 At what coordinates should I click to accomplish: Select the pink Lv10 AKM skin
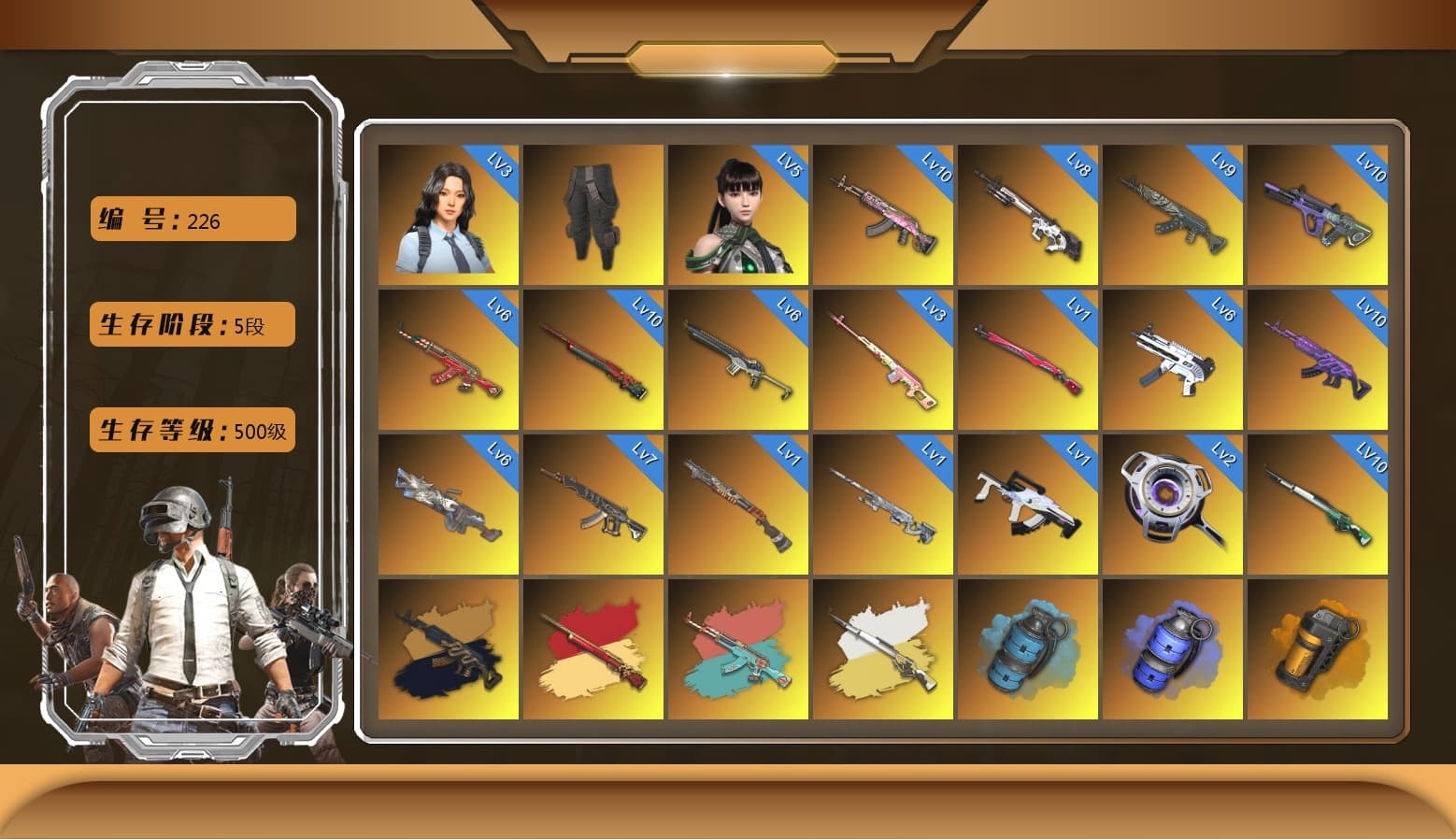(883, 212)
